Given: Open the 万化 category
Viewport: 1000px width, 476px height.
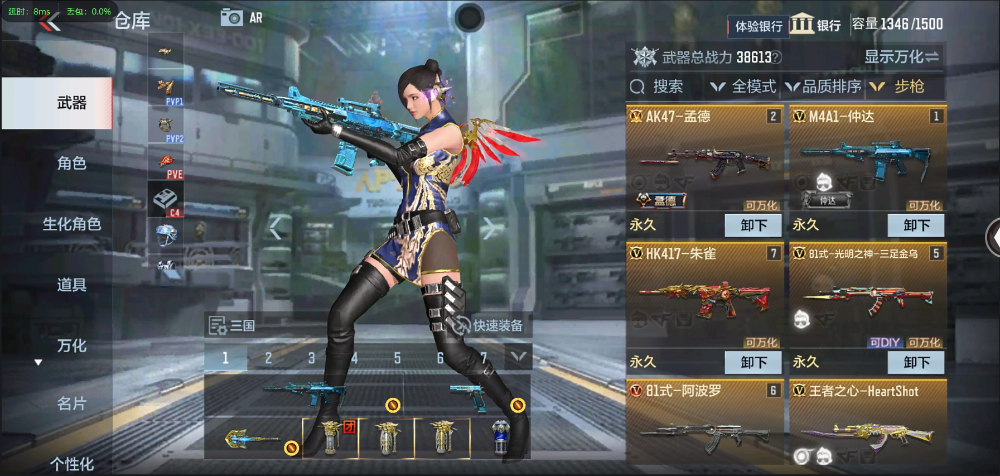Looking at the screenshot, I should click(x=71, y=346).
